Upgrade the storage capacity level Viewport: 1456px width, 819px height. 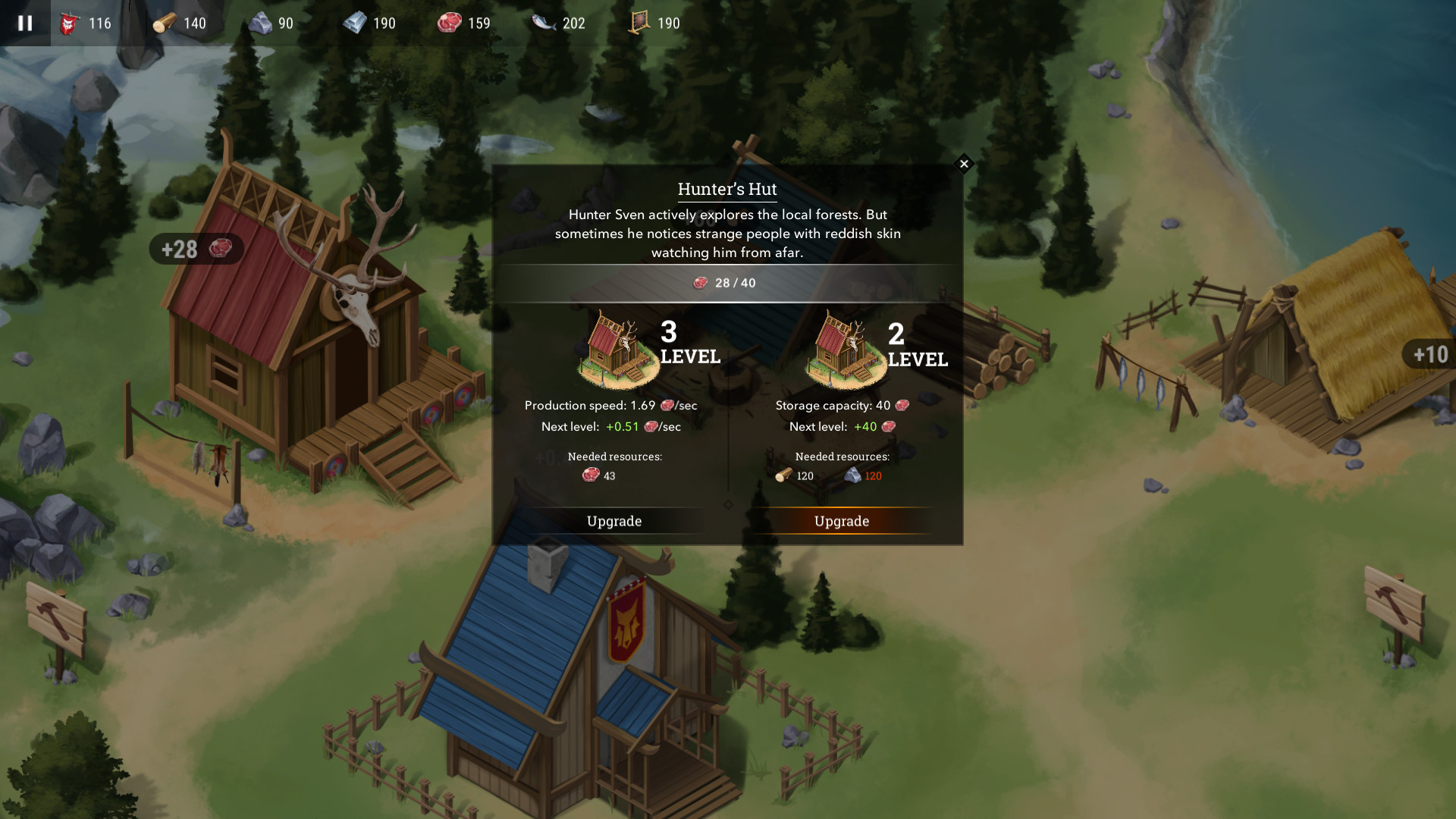click(842, 521)
